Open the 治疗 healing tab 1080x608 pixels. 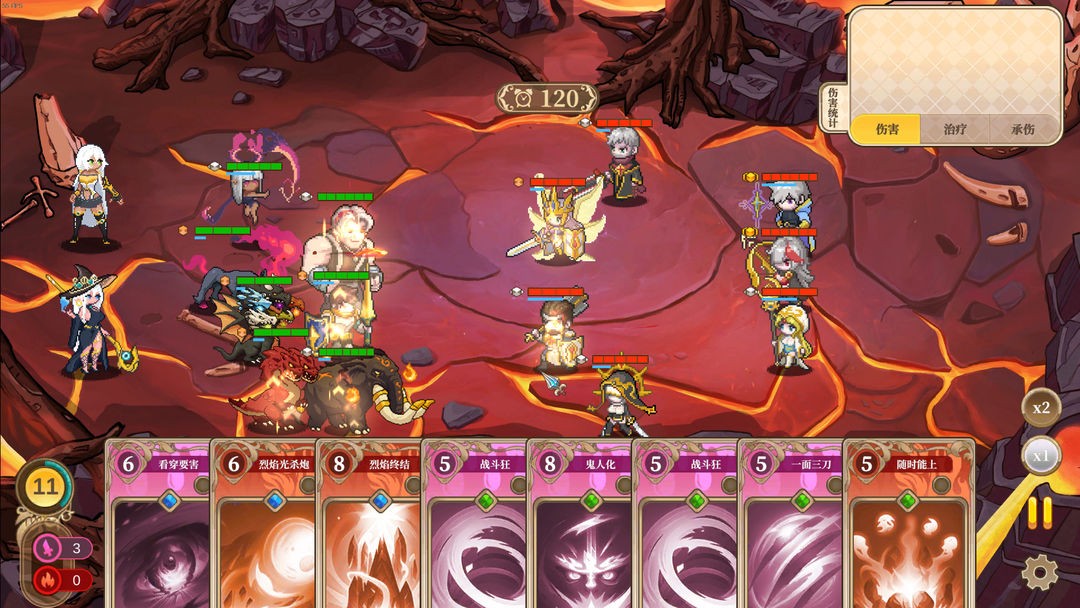pyautogui.click(x=955, y=129)
